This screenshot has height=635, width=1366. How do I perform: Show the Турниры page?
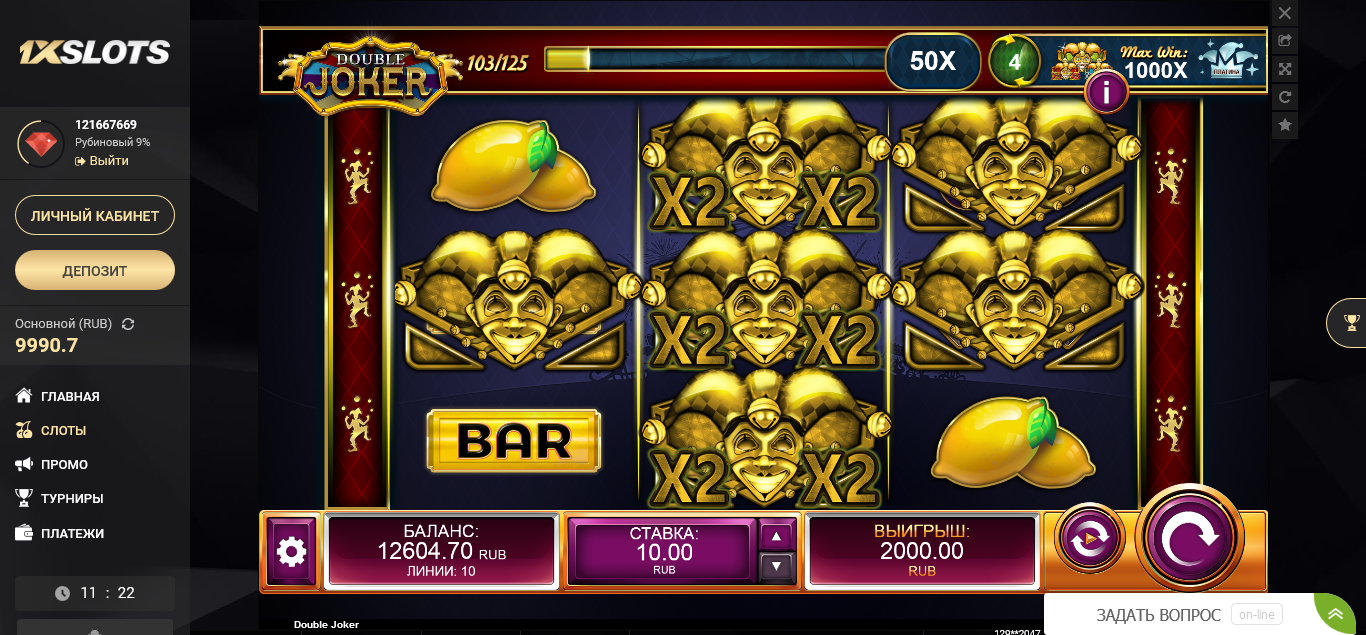(72, 498)
